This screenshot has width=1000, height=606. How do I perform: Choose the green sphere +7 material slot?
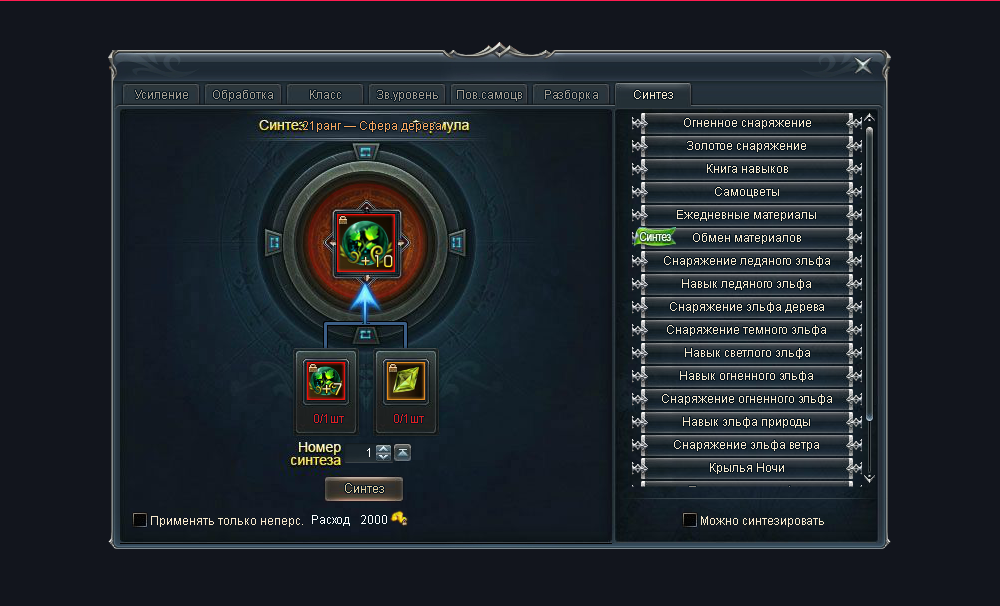[x=326, y=382]
